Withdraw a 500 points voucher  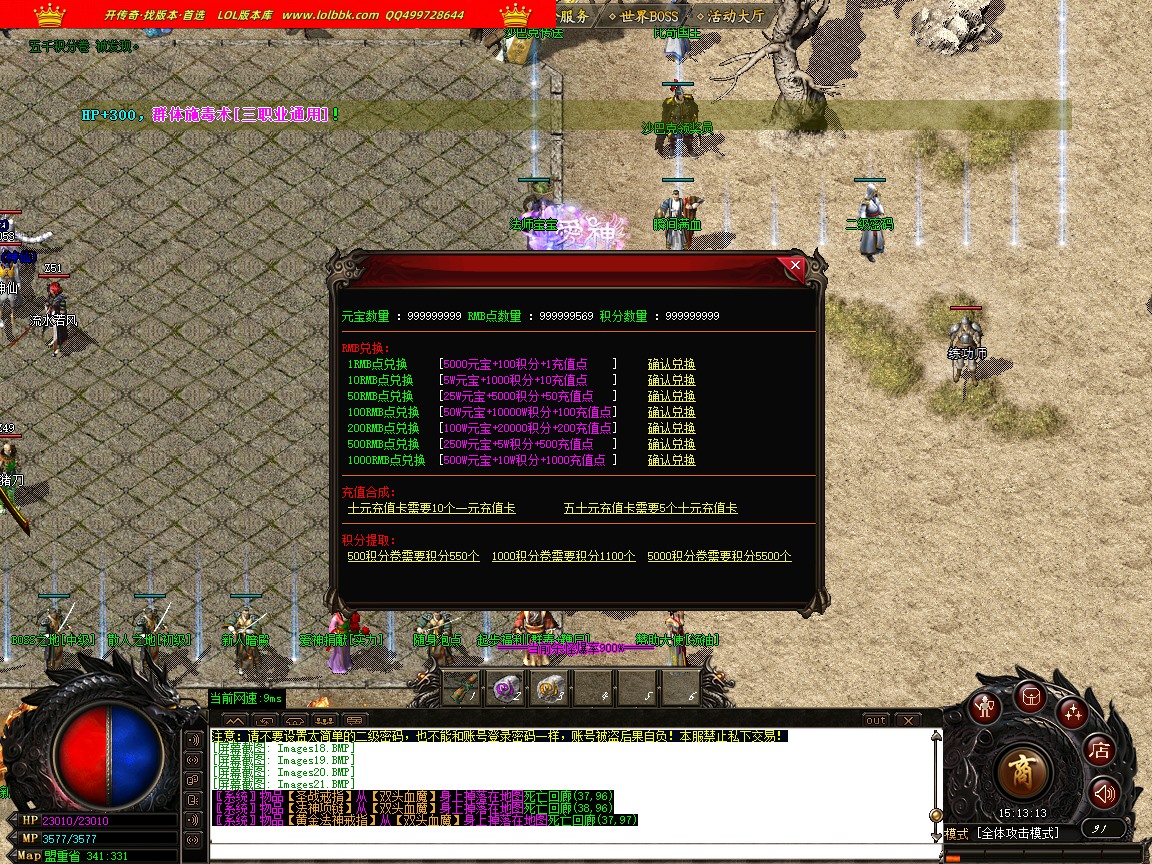point(413,557)
